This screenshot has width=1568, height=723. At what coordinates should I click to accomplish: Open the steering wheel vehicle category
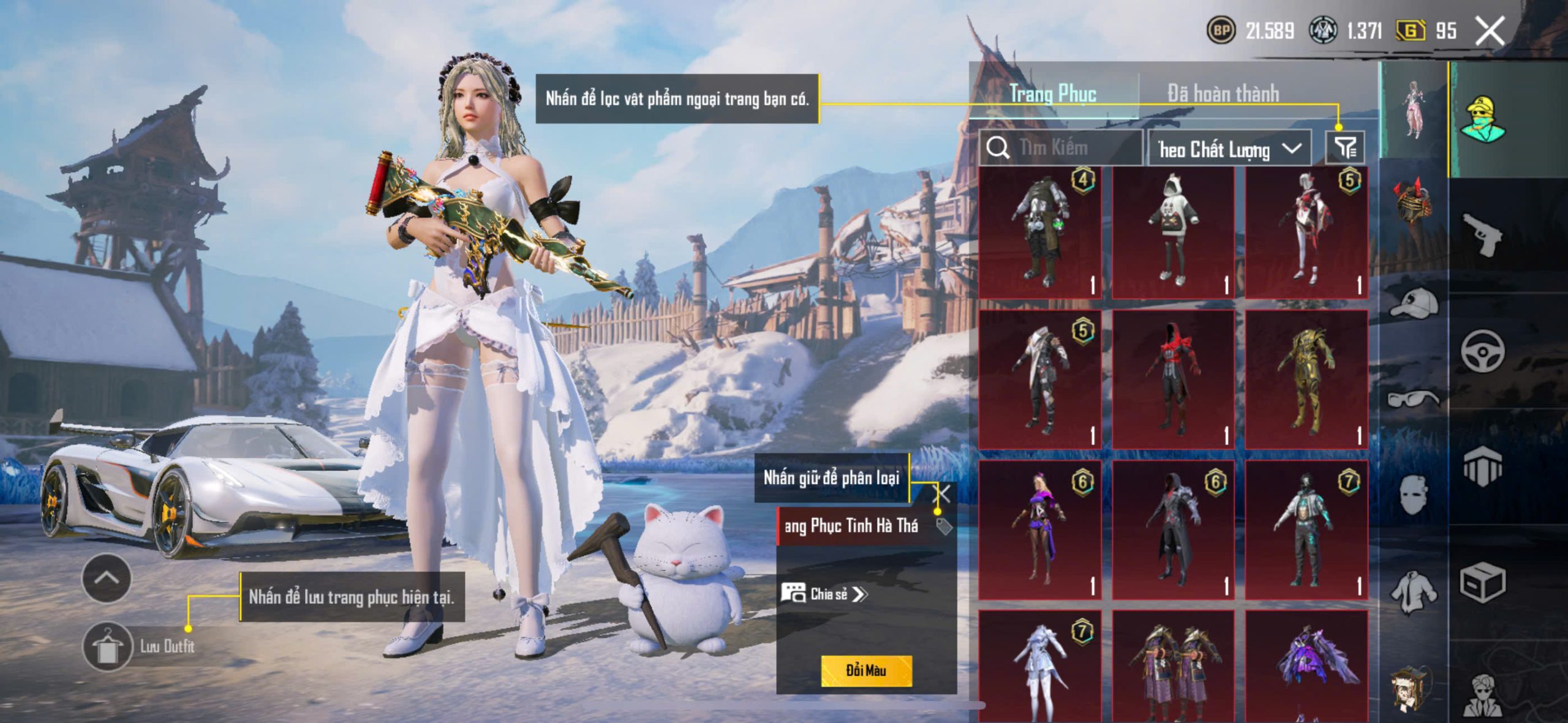[1482, 351]
